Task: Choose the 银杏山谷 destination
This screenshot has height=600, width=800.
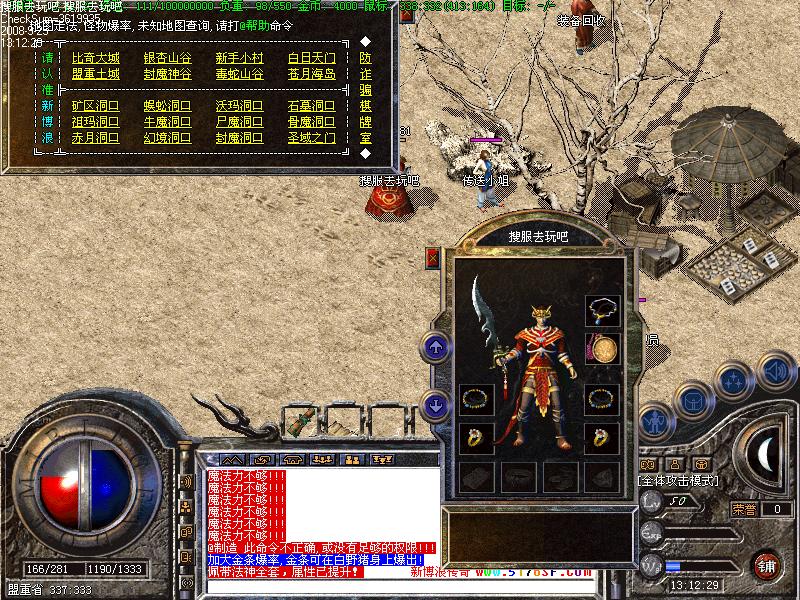Action: coord(167,58)
